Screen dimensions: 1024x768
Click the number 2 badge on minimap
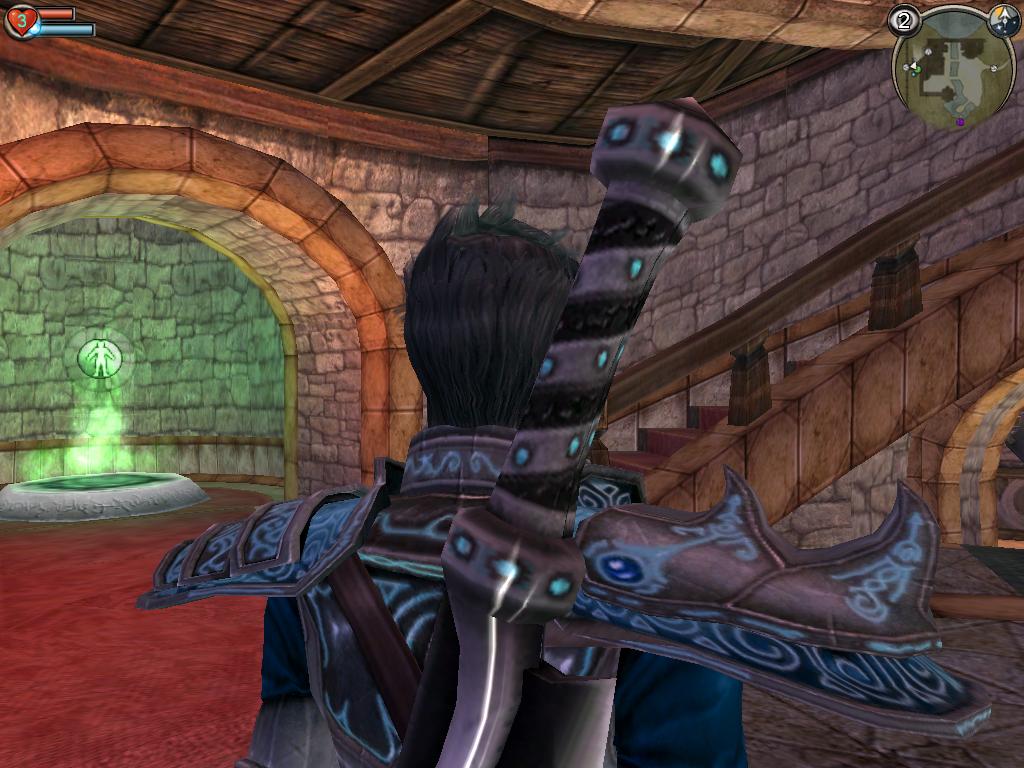tap(904, 20)
